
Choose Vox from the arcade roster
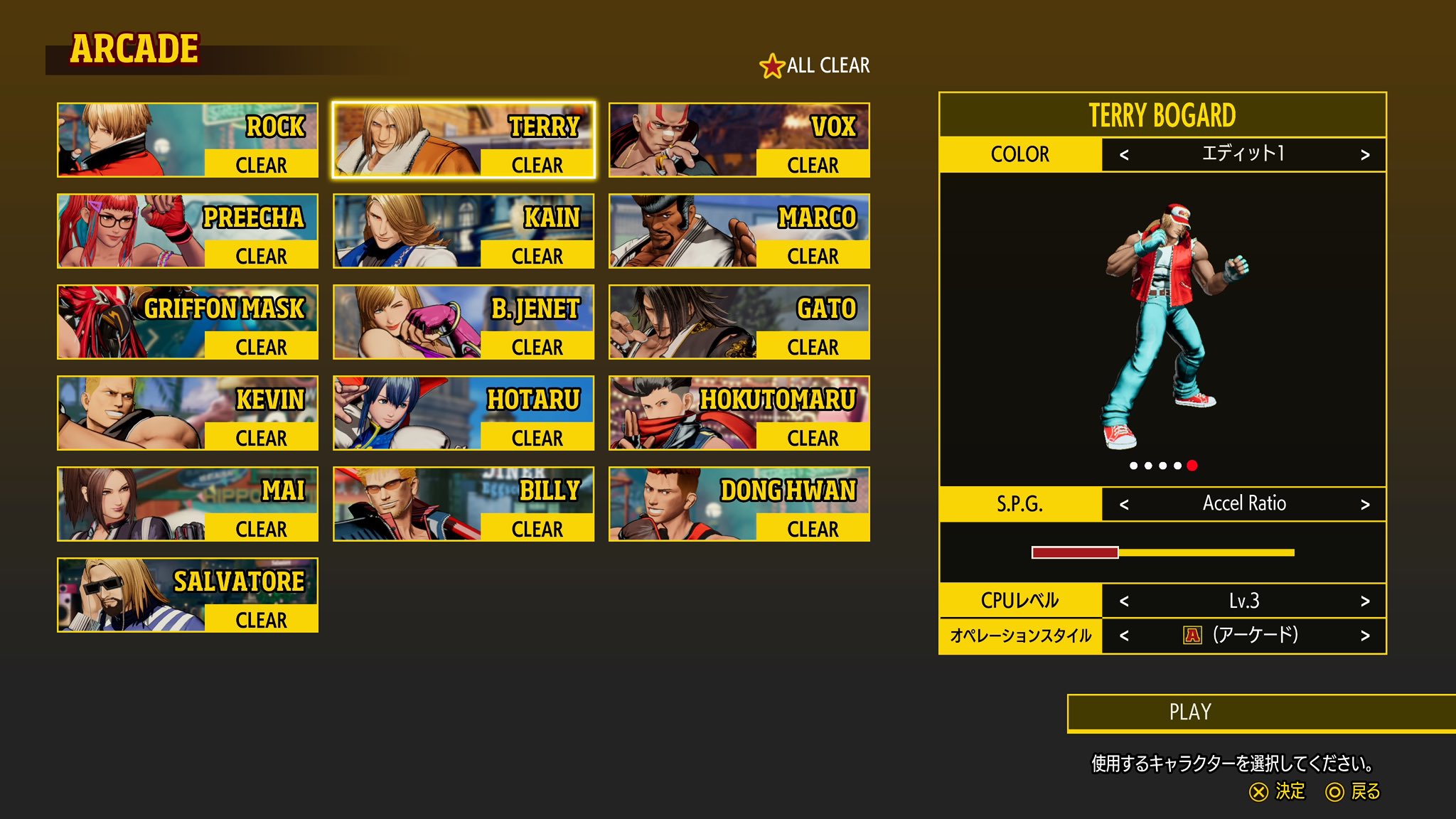(x=739, y=140)
